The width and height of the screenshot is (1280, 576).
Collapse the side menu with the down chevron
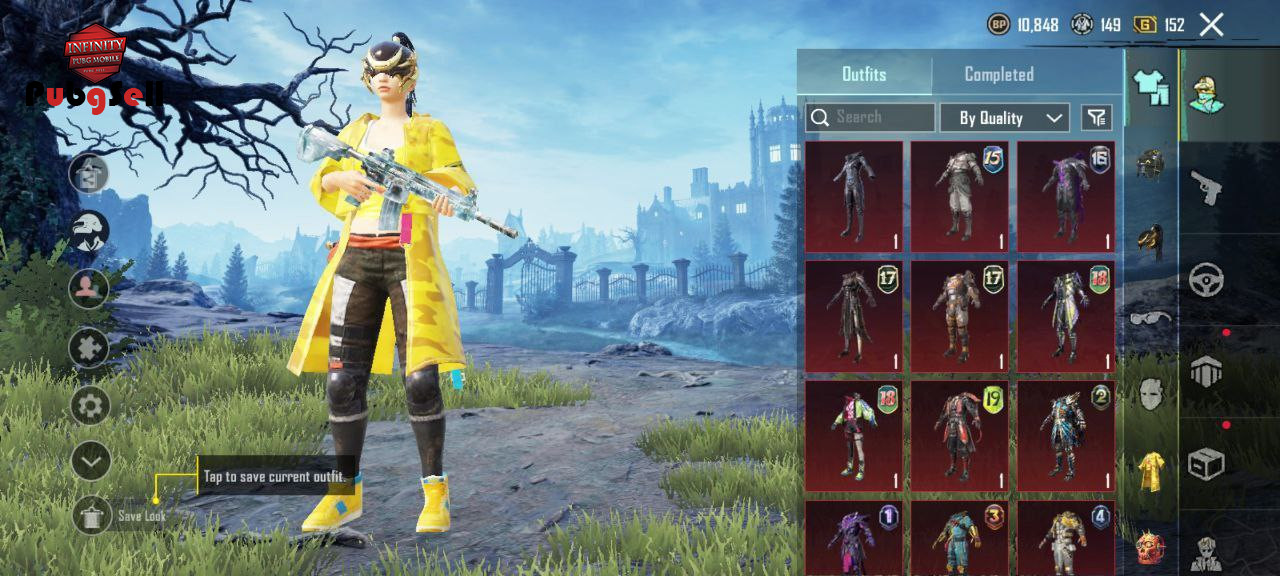click(90, 460)
